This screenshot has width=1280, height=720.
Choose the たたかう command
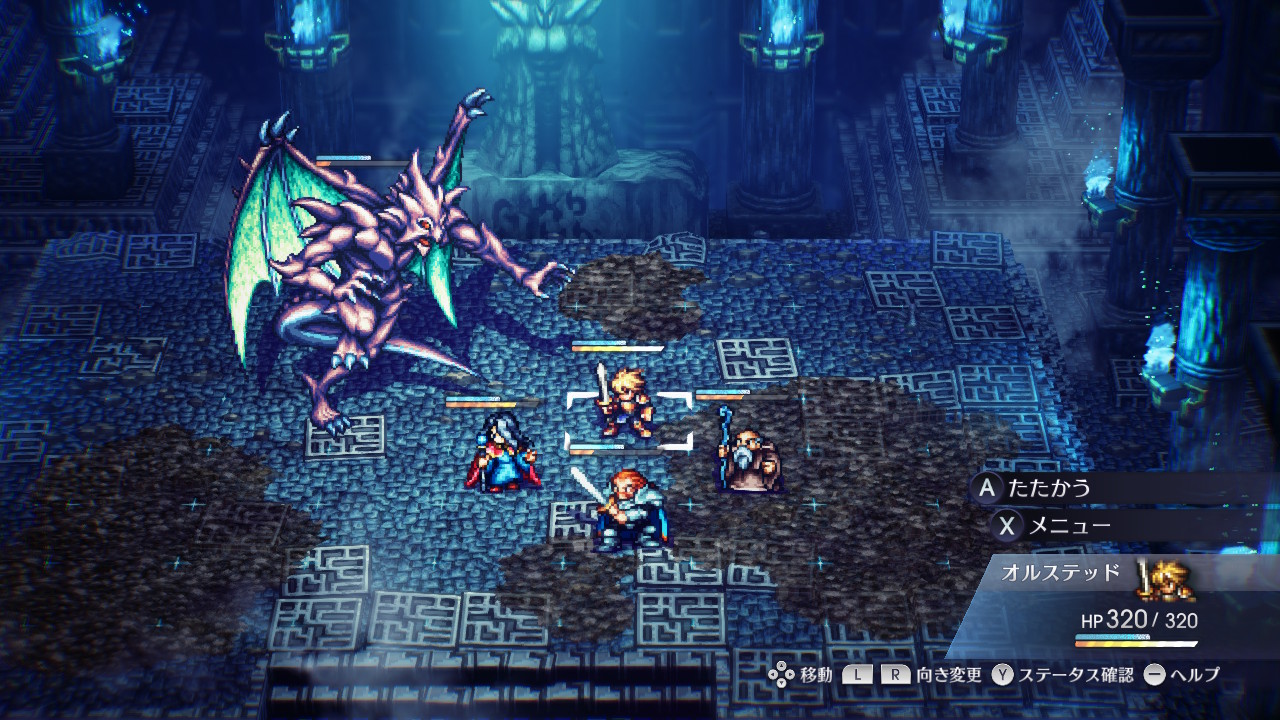(x=1049, y=489)
